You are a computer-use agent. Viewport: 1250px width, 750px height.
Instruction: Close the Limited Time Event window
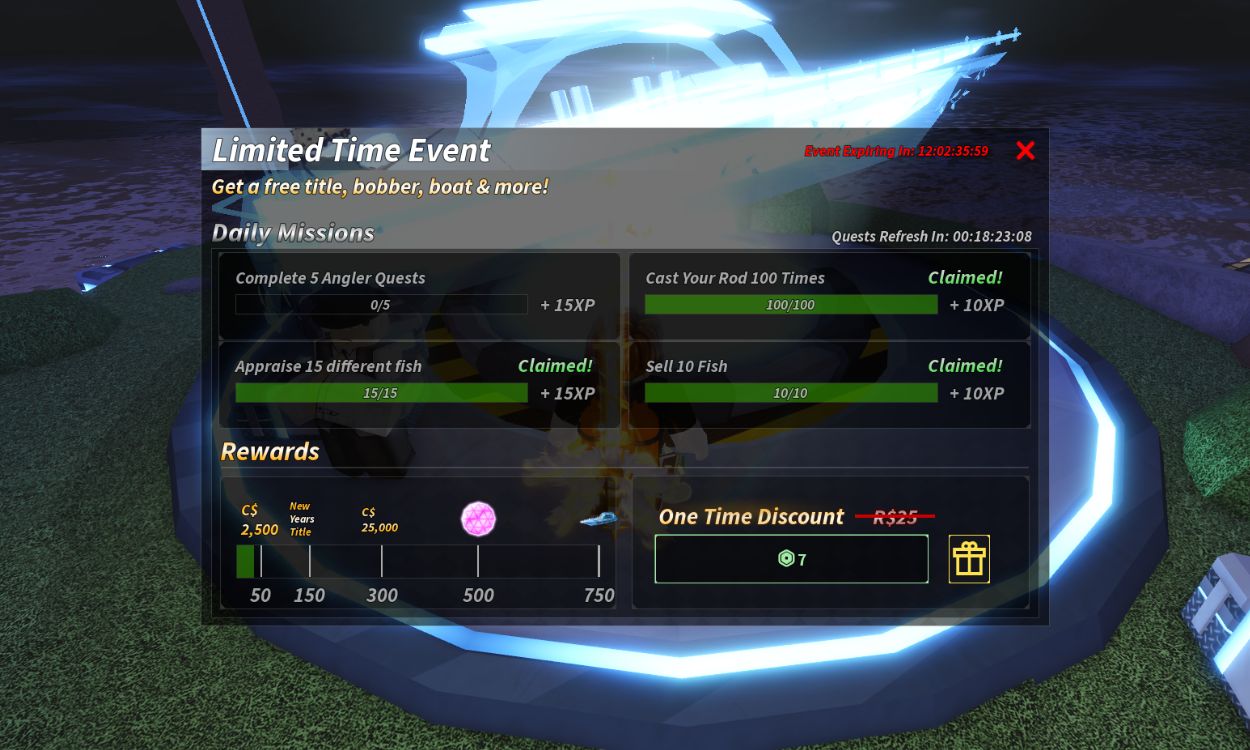tap(1025, 150)
